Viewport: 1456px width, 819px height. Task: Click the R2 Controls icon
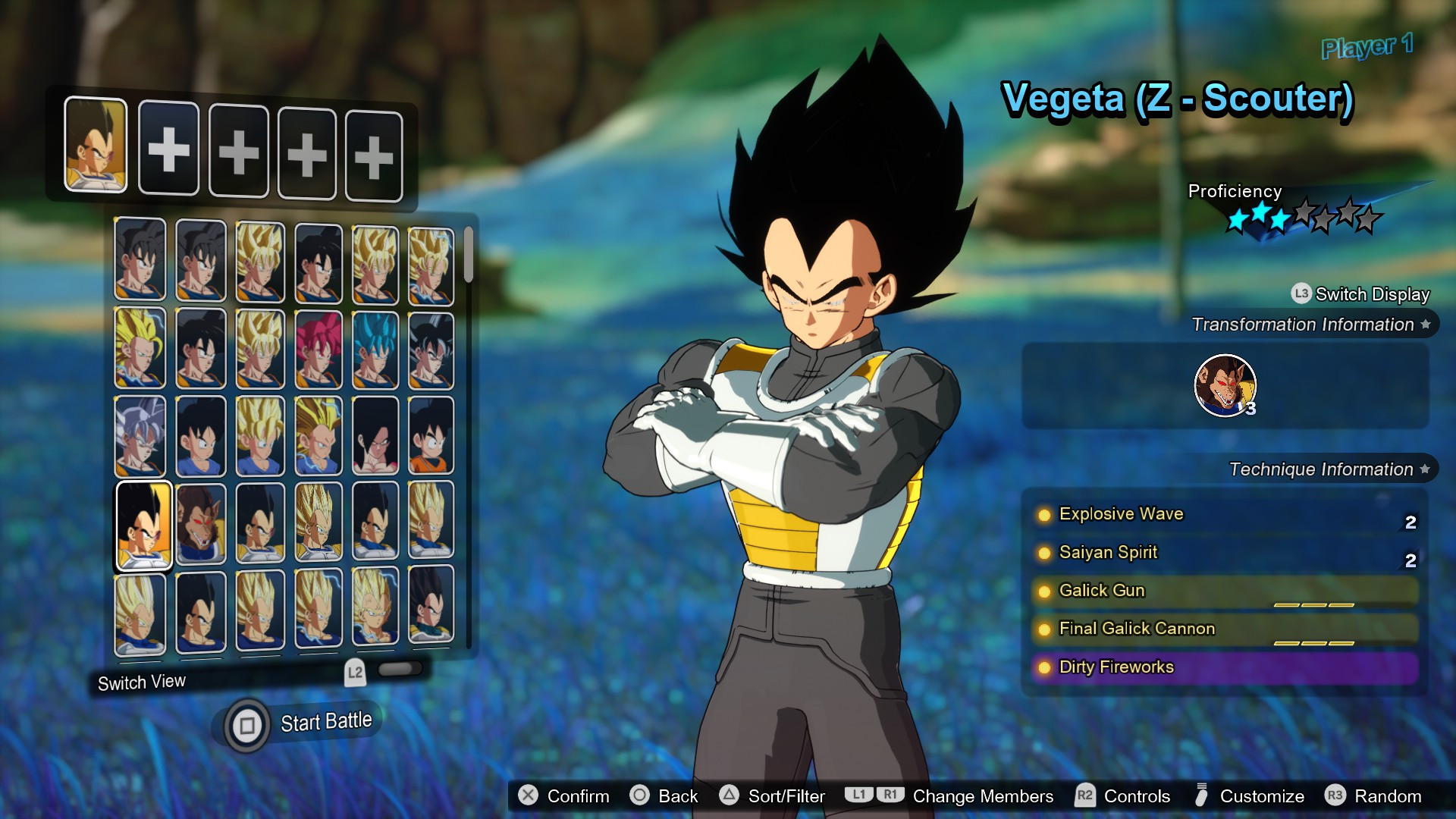1084,796
